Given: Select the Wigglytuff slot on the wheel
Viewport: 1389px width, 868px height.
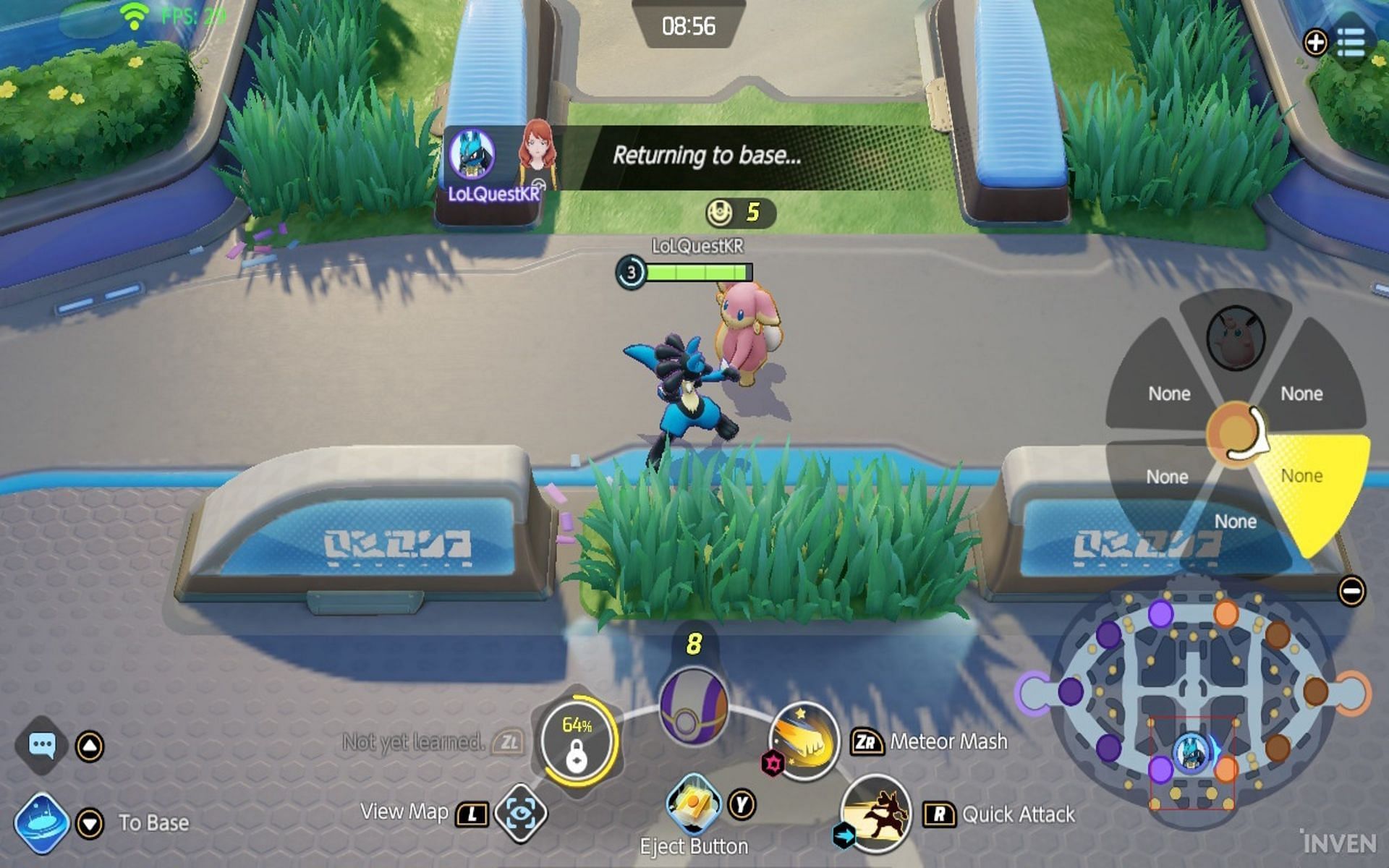Looking at the screenshot, I should [x=1236, y=337].
